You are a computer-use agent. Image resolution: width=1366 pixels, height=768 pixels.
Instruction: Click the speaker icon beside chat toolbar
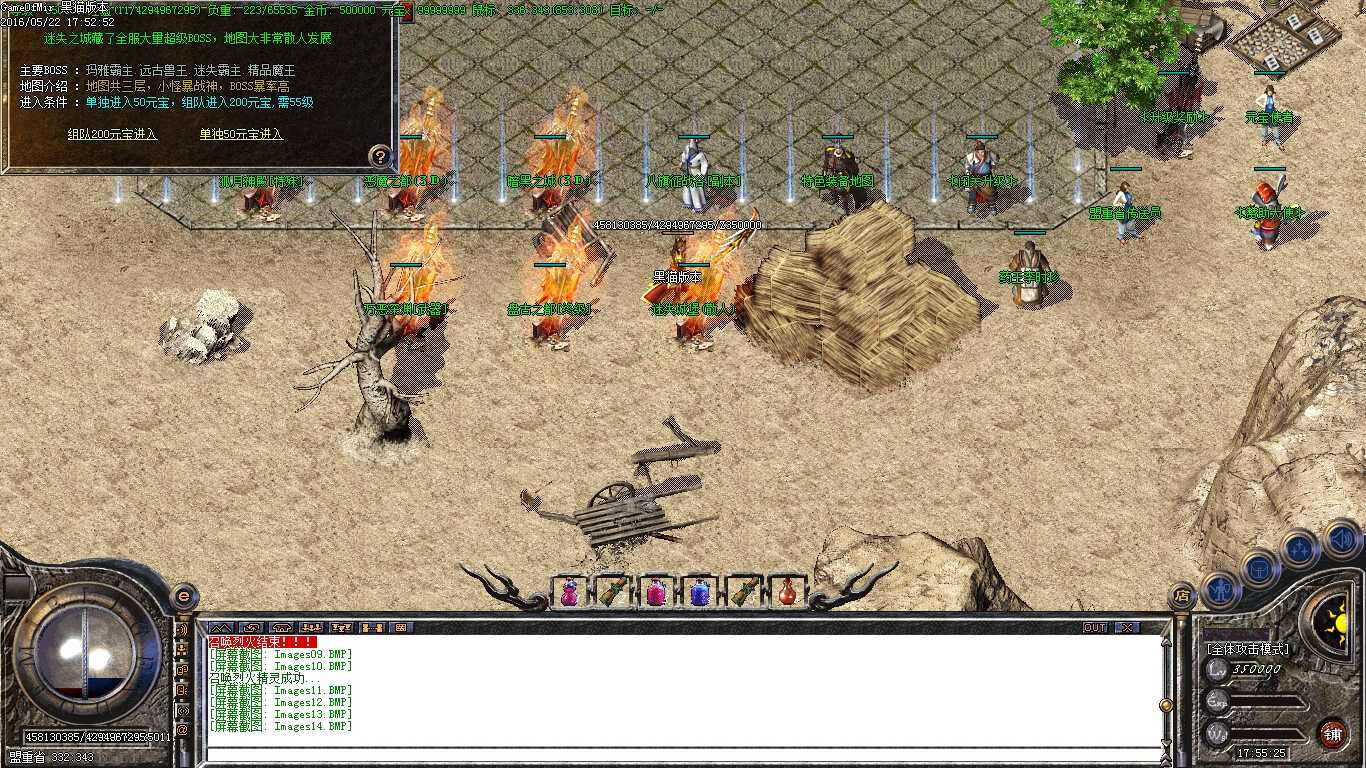click(183, 631)
